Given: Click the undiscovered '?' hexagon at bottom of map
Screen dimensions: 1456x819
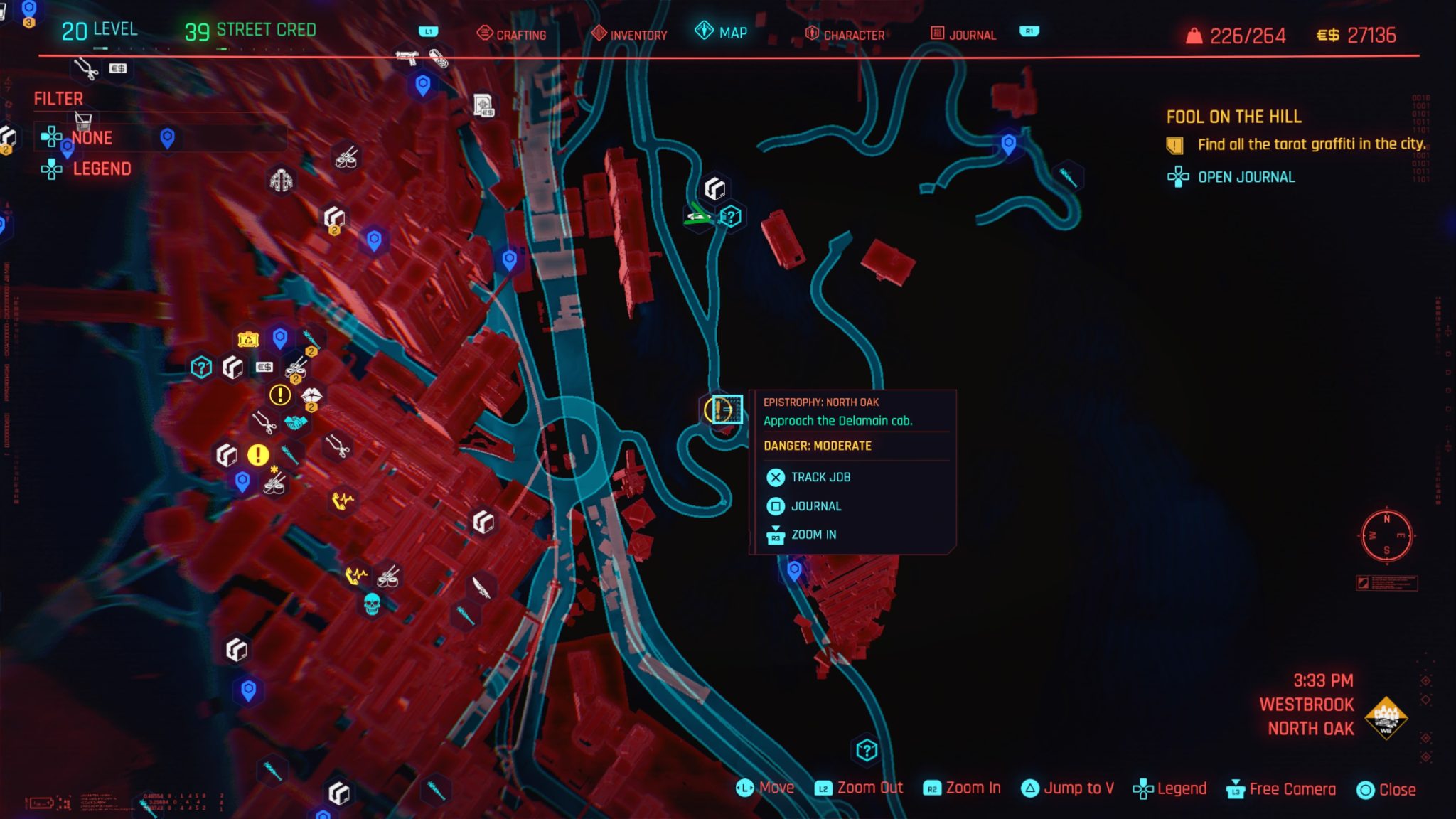Looking at the screenshot, I should 865,749.
